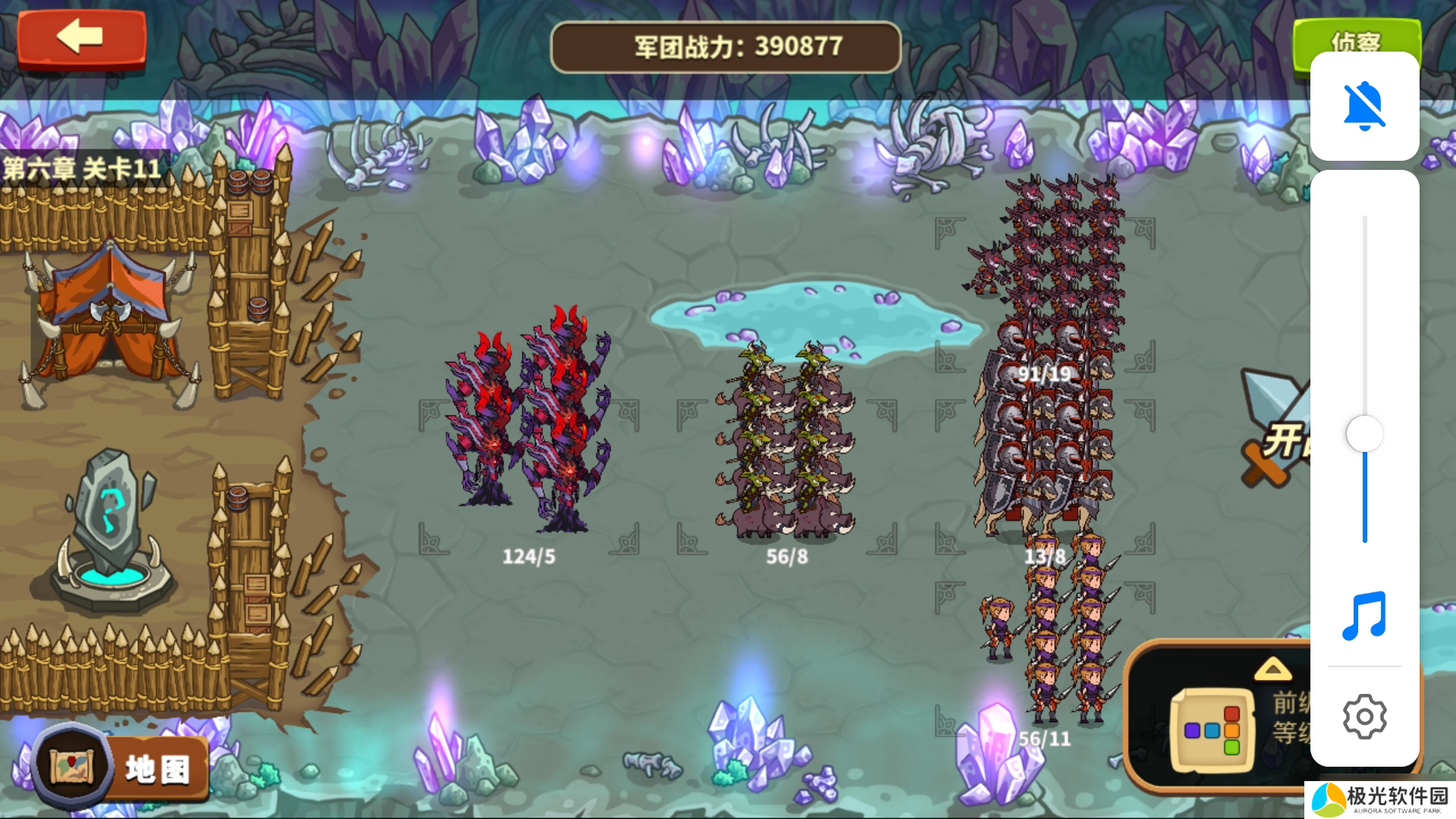The width and height of the screenshot is (1456, 819).
Task: Toggle the muted bell notification icon
Action: click(x=1363, y=106)
